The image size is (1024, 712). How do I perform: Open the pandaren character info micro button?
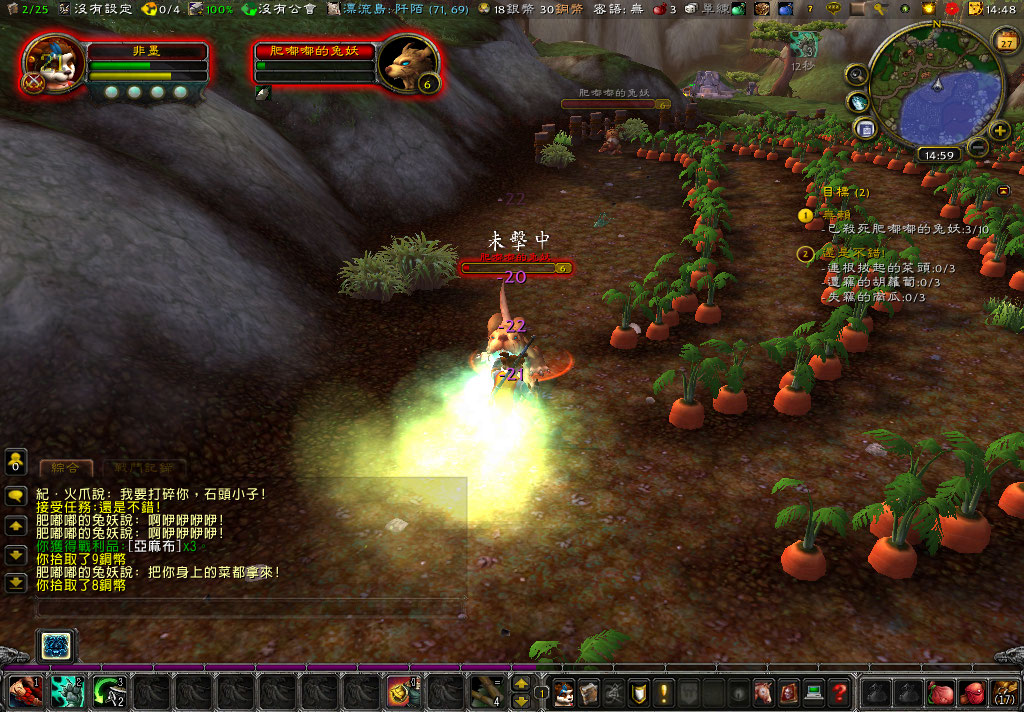562,691
